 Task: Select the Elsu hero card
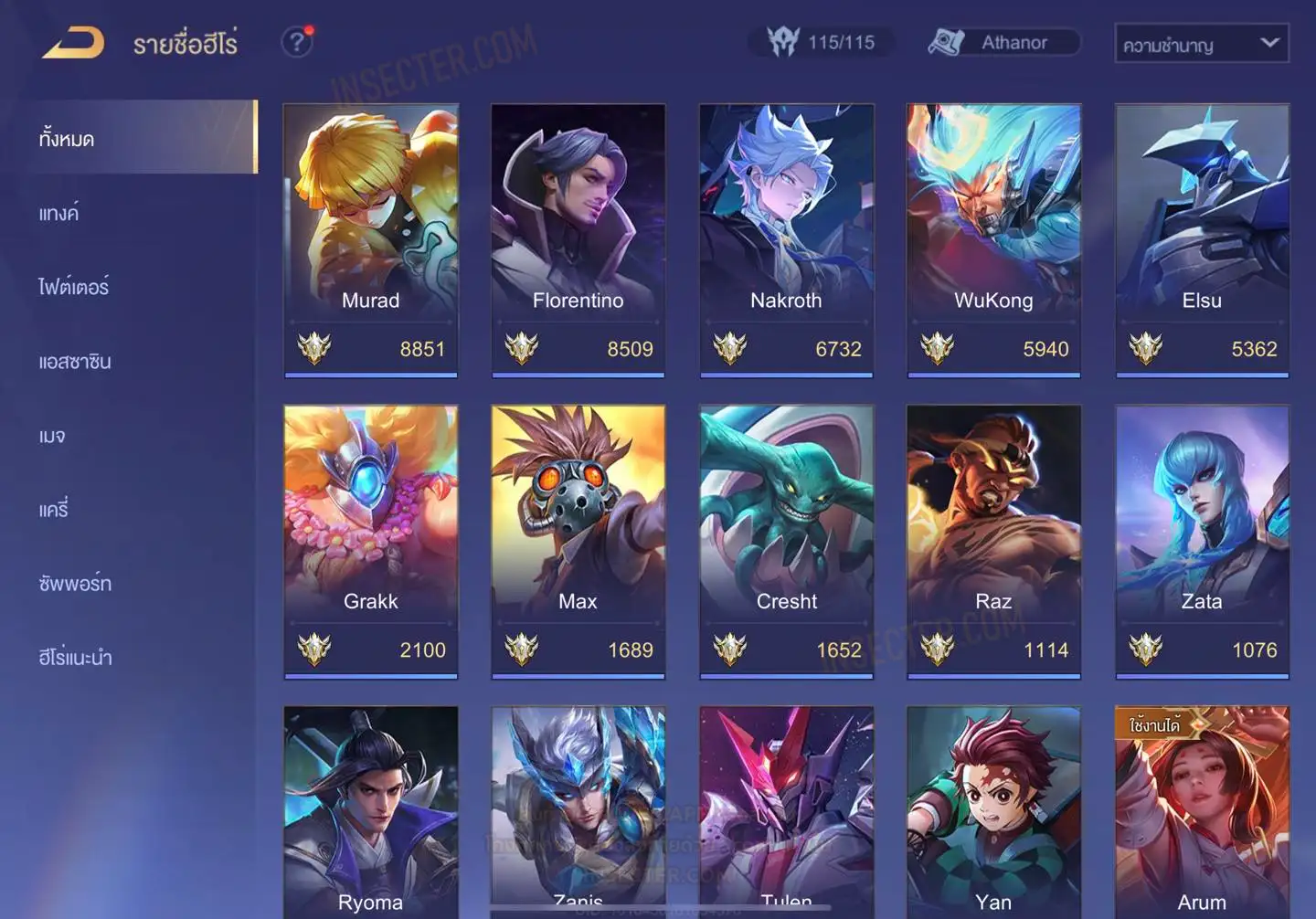coord(1202,239)
